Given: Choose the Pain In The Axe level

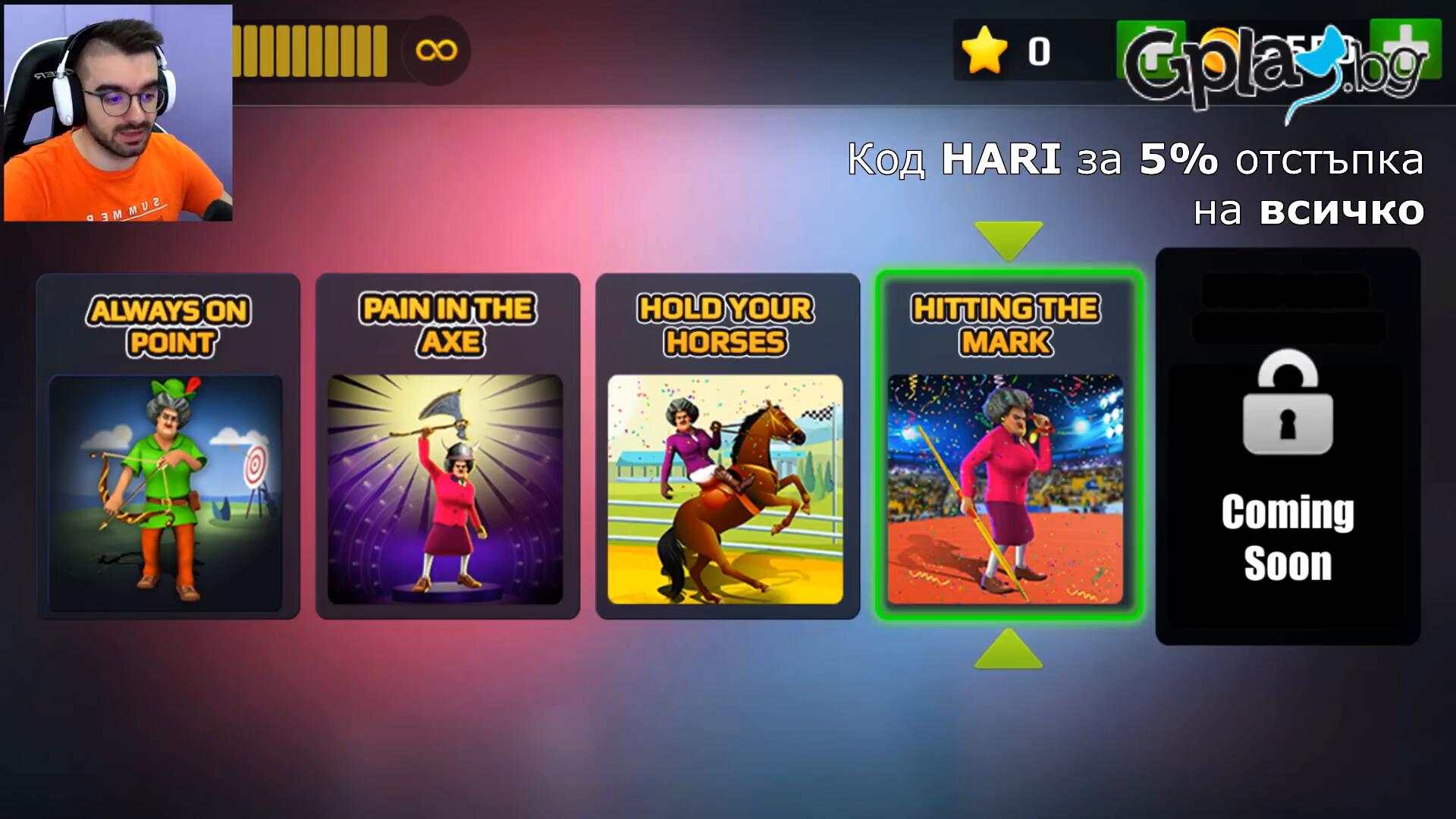Looking at the screenshot, I should [x=447, y=446].
